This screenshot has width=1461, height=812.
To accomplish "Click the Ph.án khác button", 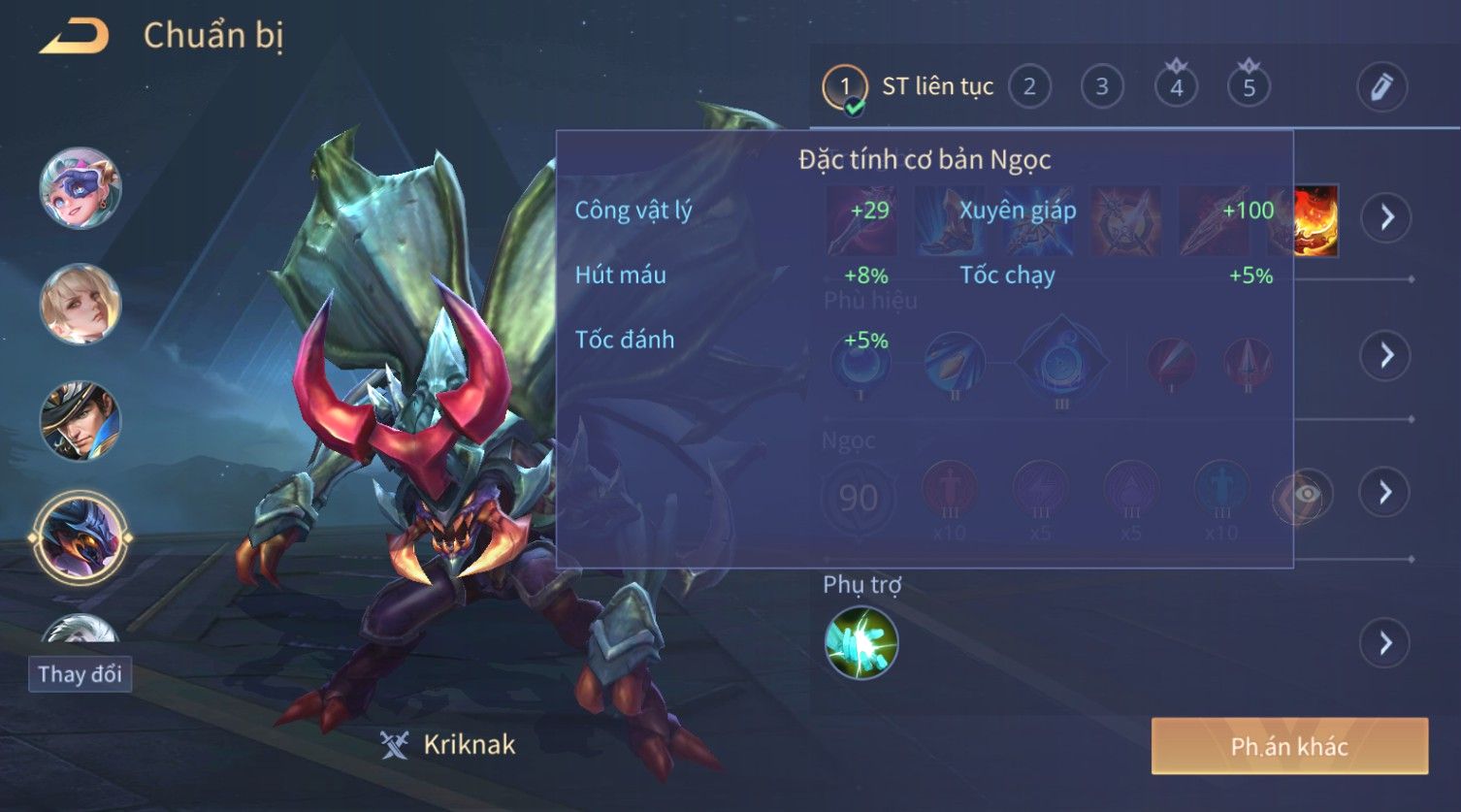I will [1289, 746].
